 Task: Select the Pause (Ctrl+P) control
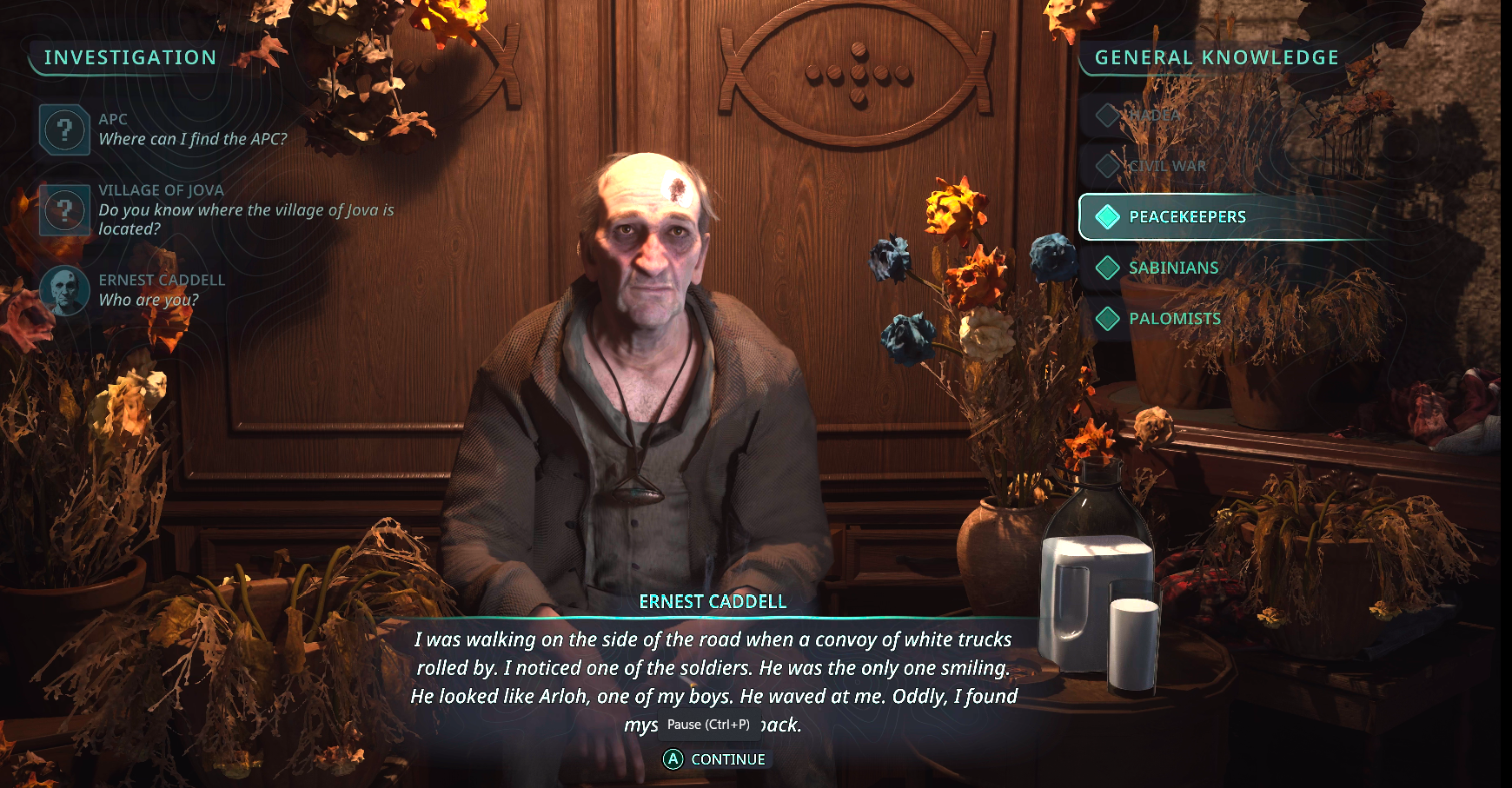(709, 723)
